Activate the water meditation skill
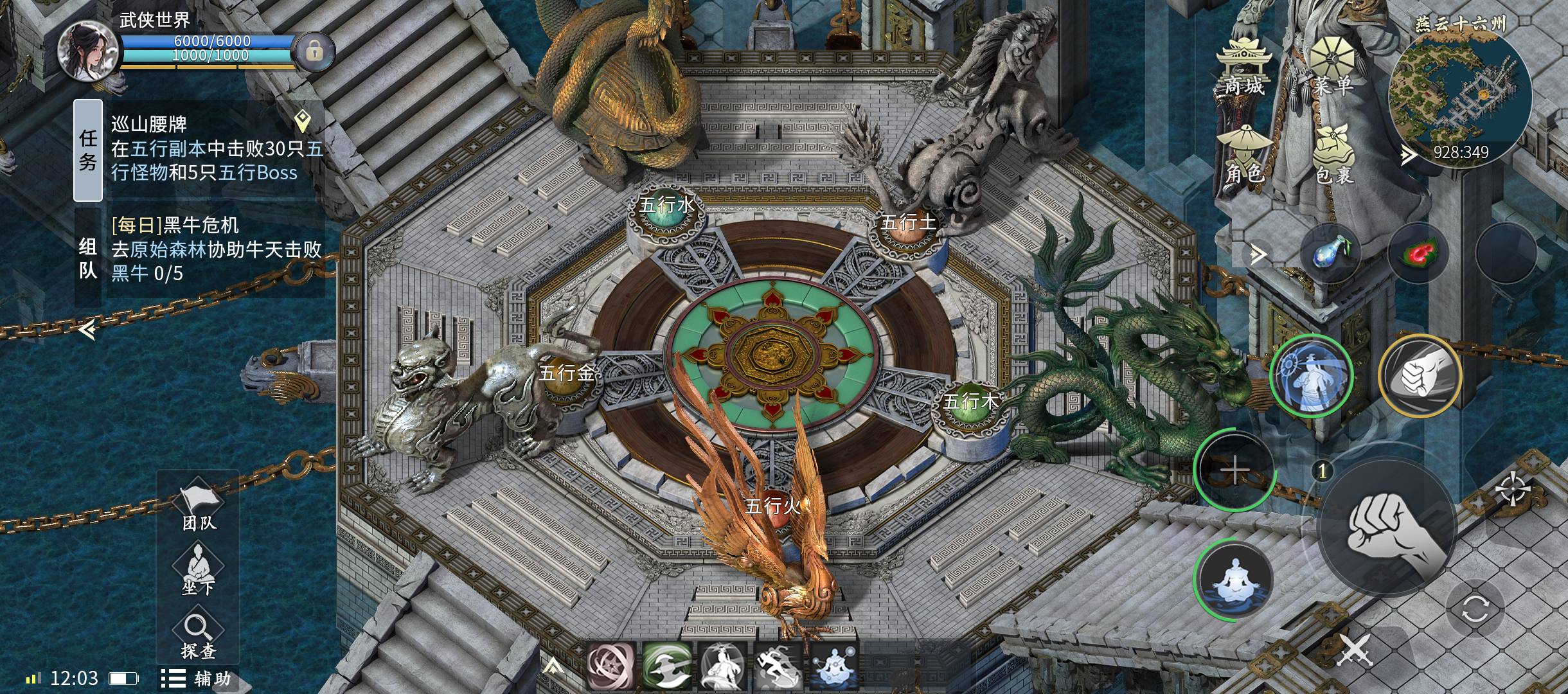 click(x=1235, y=580)
